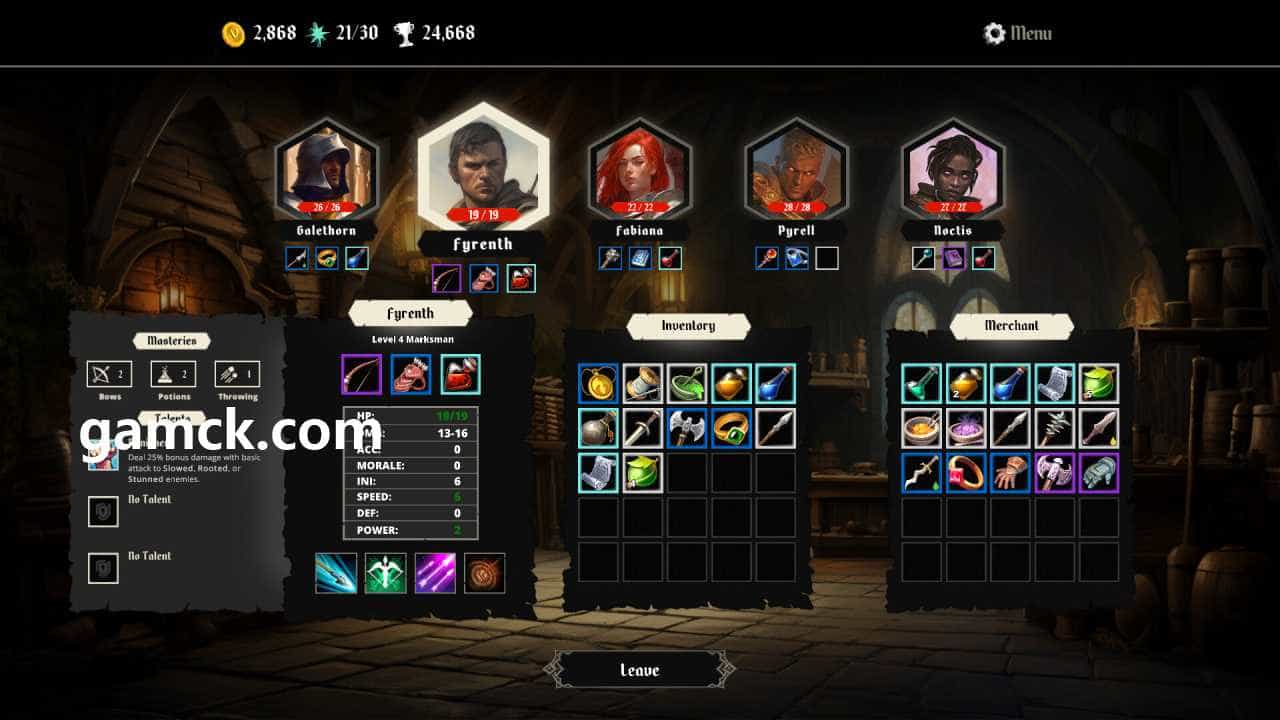Select the merchant's grey armored gauntlet
This screenshot has height=720, width=1280.
[x=1099, y=473]
